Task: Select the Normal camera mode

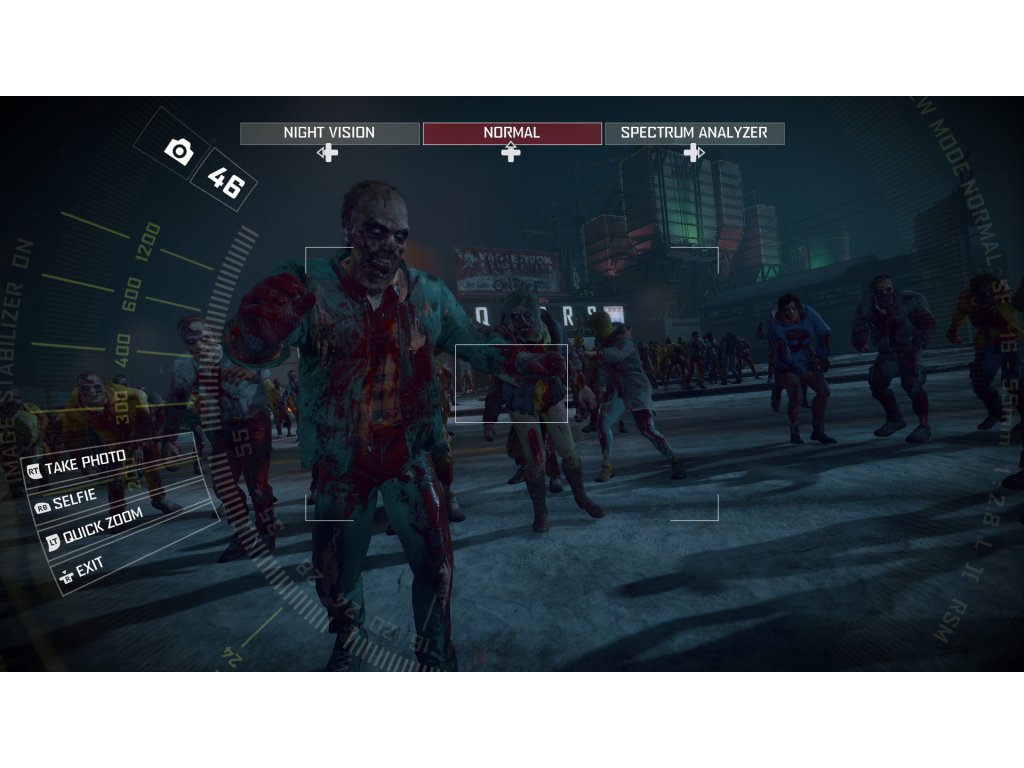Action: [512, 133]
